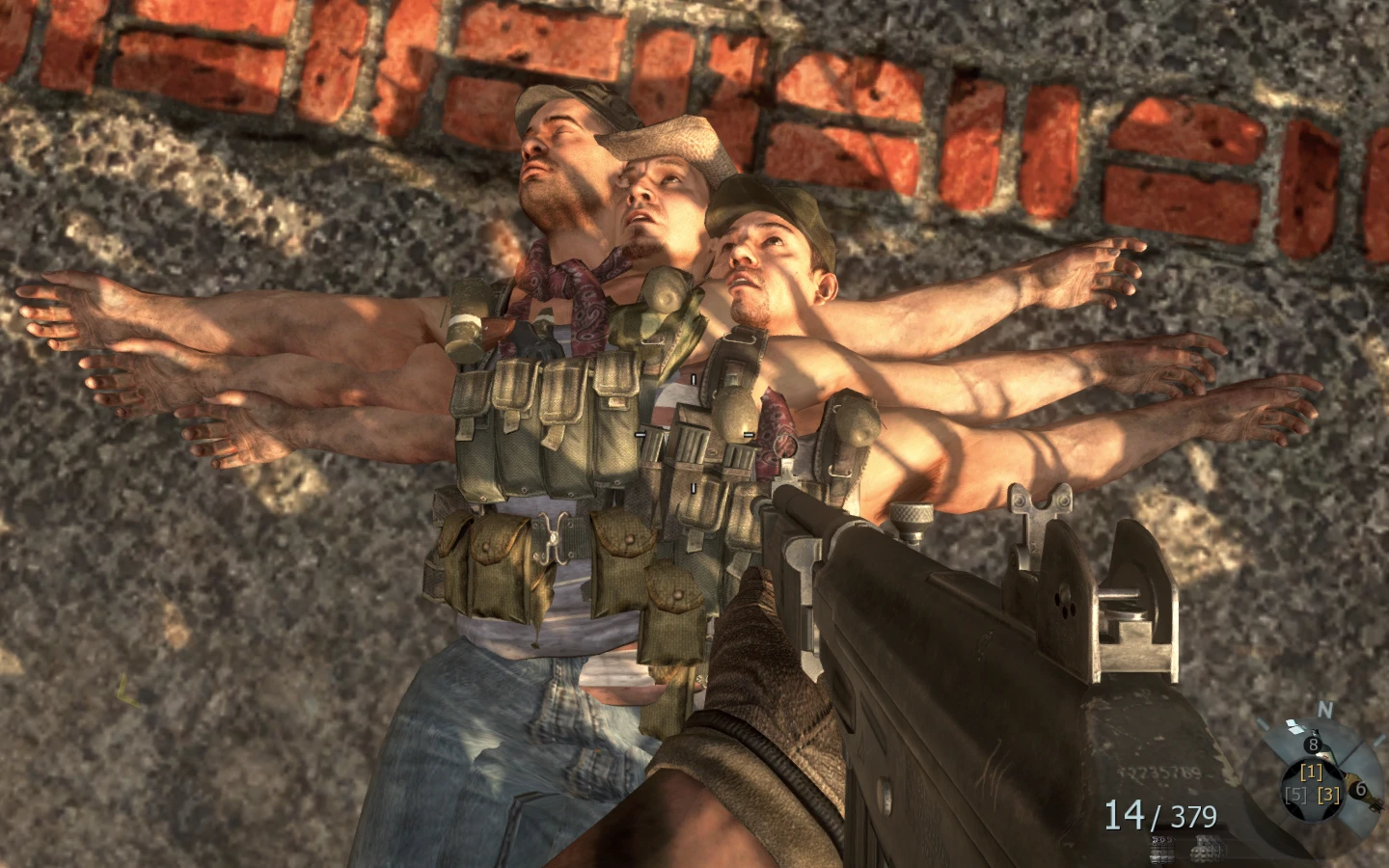The width and height of the screenshot is (1389, 868).
Task: Click the white diamond waypoint icons above the compass
Action: (1295, 726)
